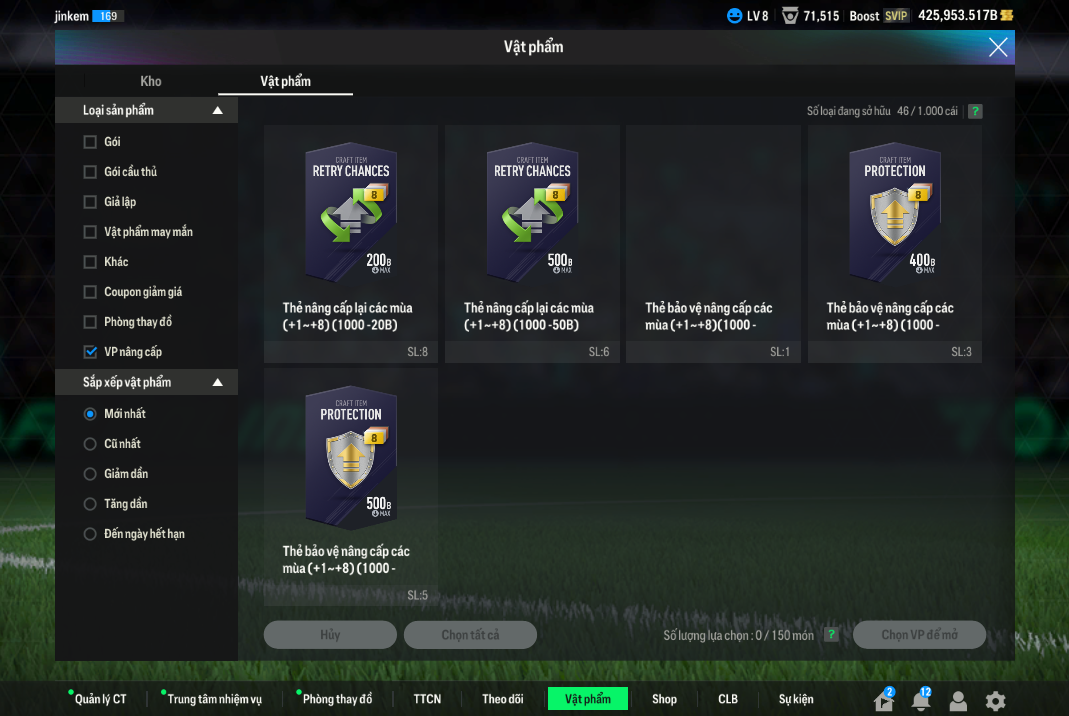This screenshot has width=1069, height=716.
Task: Enable the Giả lập filter
Action: pyautogui.click(x=90, y=202)
